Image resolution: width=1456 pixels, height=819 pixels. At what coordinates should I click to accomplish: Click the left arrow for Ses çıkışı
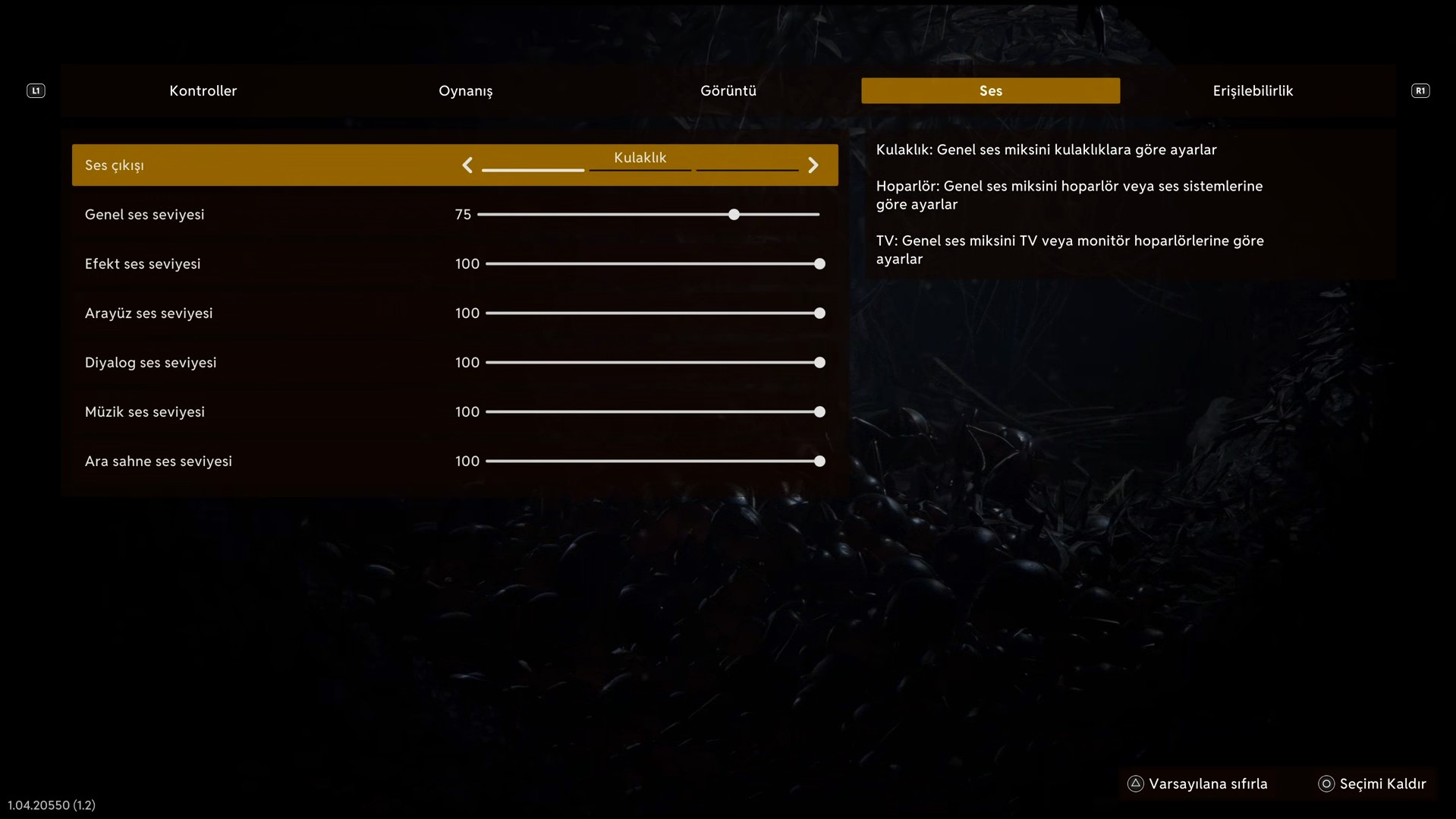467,165
